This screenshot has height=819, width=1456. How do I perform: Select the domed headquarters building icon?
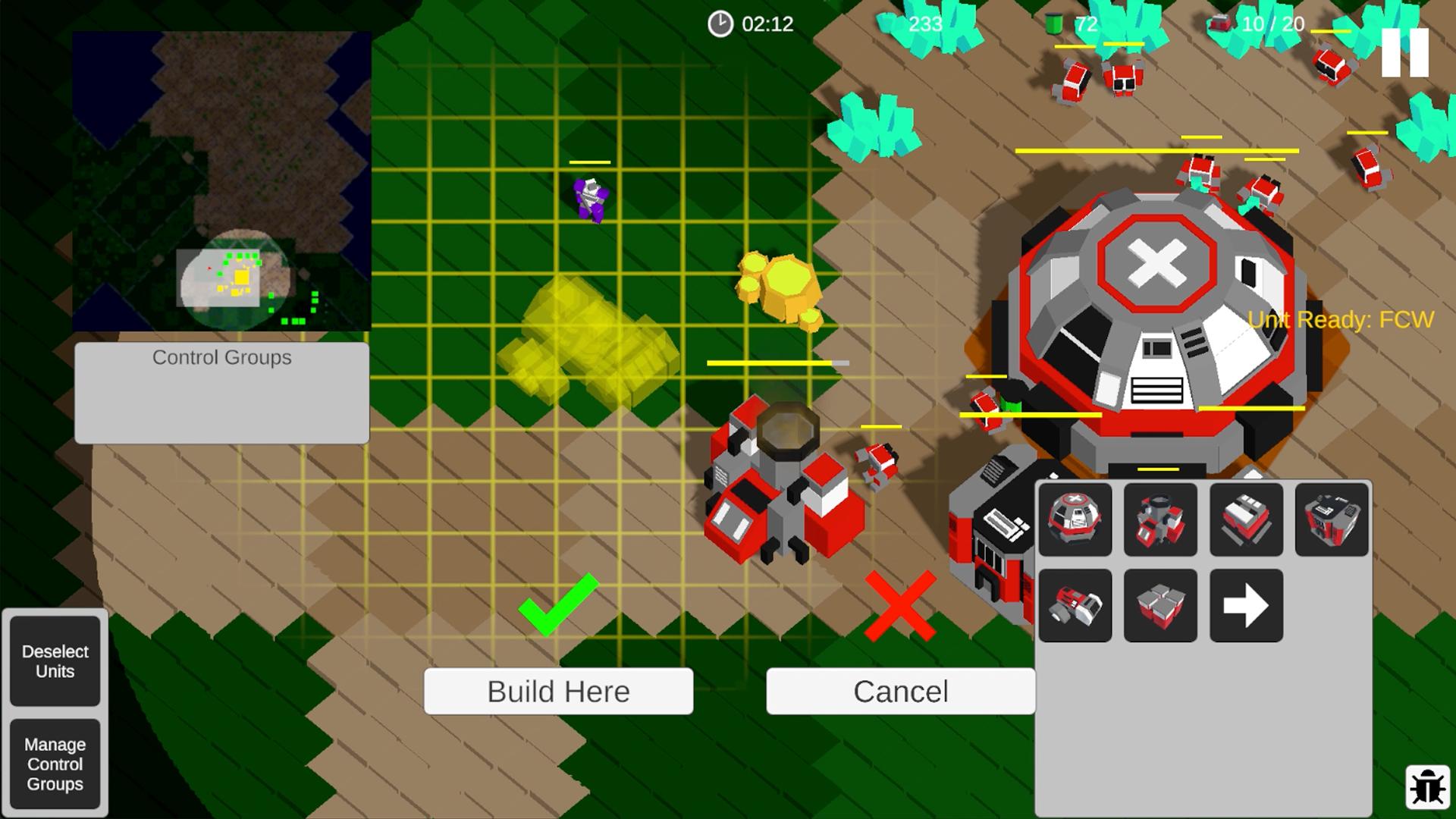click(x=1075, y=519)
